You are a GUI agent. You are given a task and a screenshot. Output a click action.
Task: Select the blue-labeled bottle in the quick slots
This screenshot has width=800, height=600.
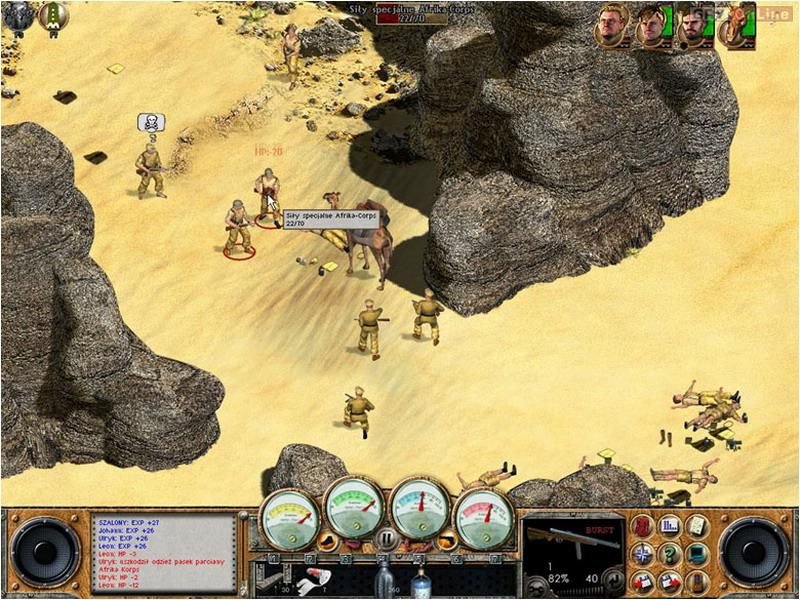[x=419, y=580]
